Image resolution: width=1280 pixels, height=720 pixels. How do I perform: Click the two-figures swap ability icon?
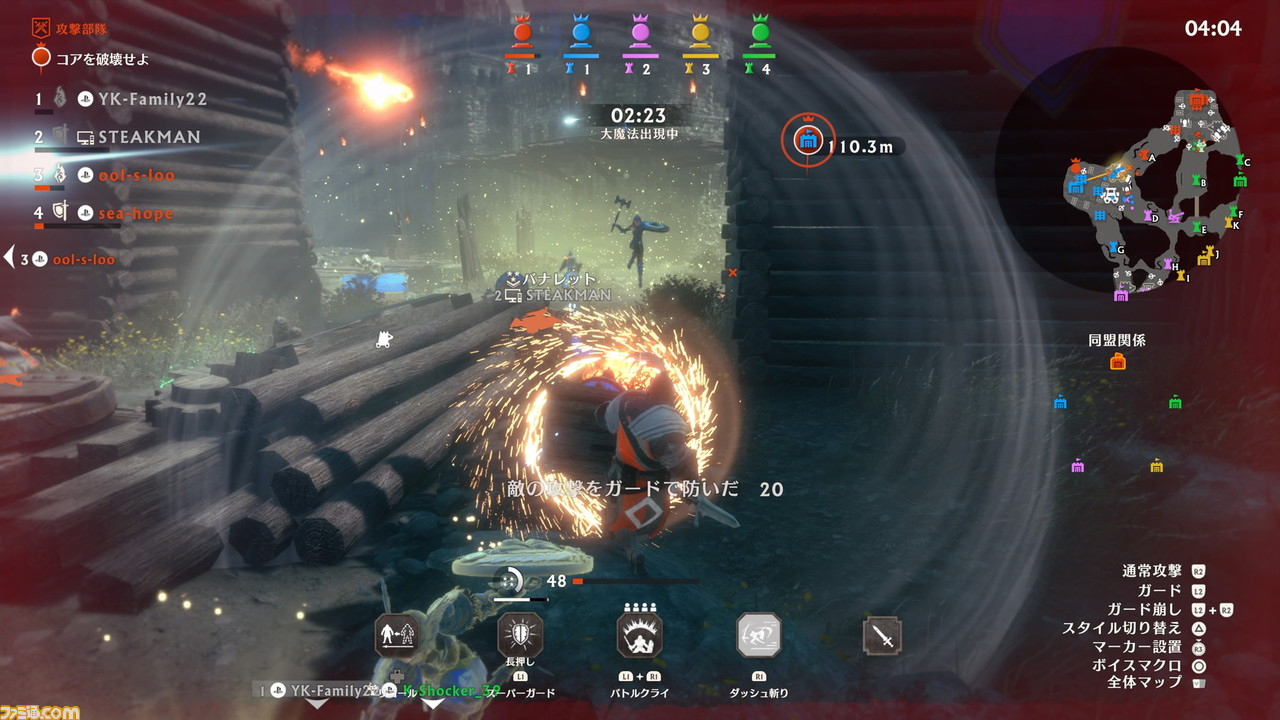click(397, 635)
